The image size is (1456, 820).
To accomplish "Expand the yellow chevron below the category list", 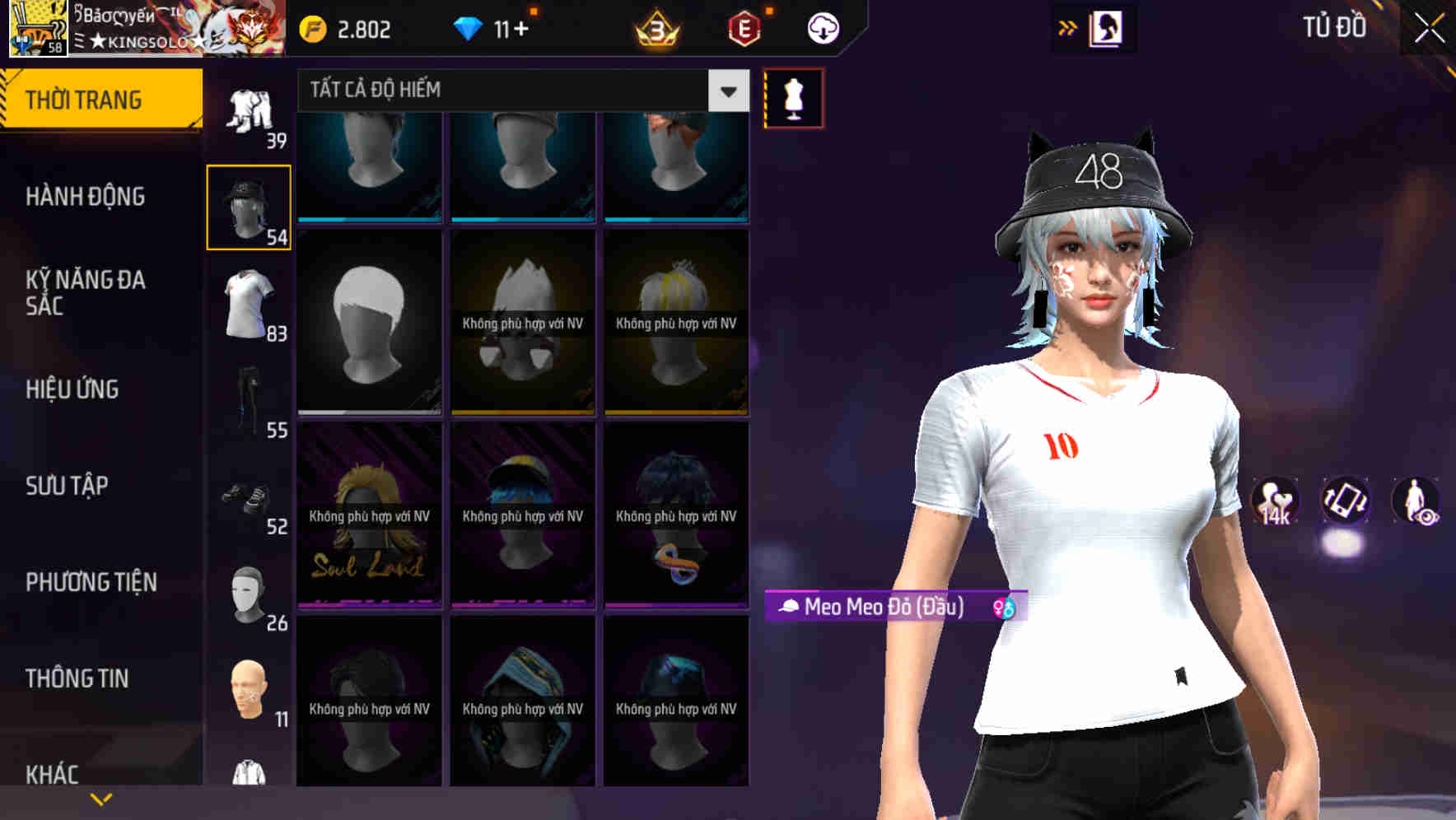I will (x=101, y=797).
